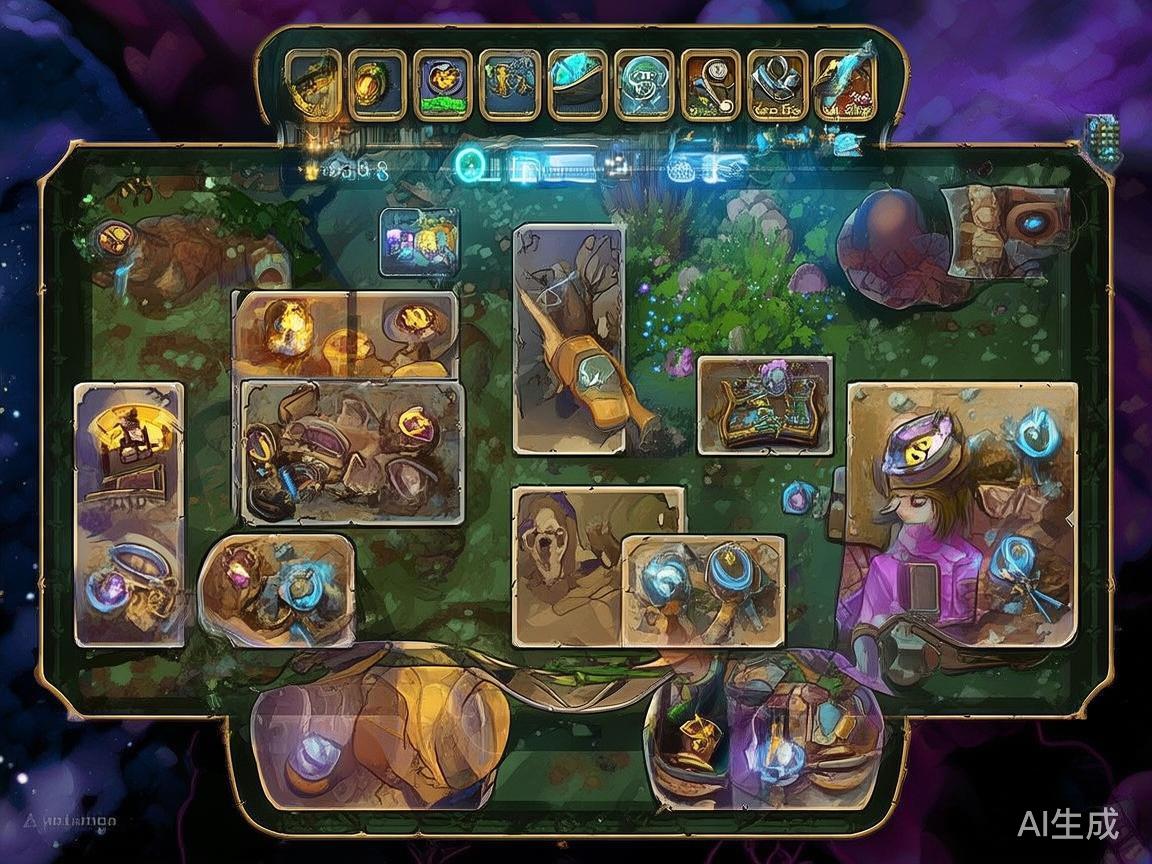This screenshot has height=864, width=1152.
Task: Click the teal skull emblem icon
Action: [644, 84]
